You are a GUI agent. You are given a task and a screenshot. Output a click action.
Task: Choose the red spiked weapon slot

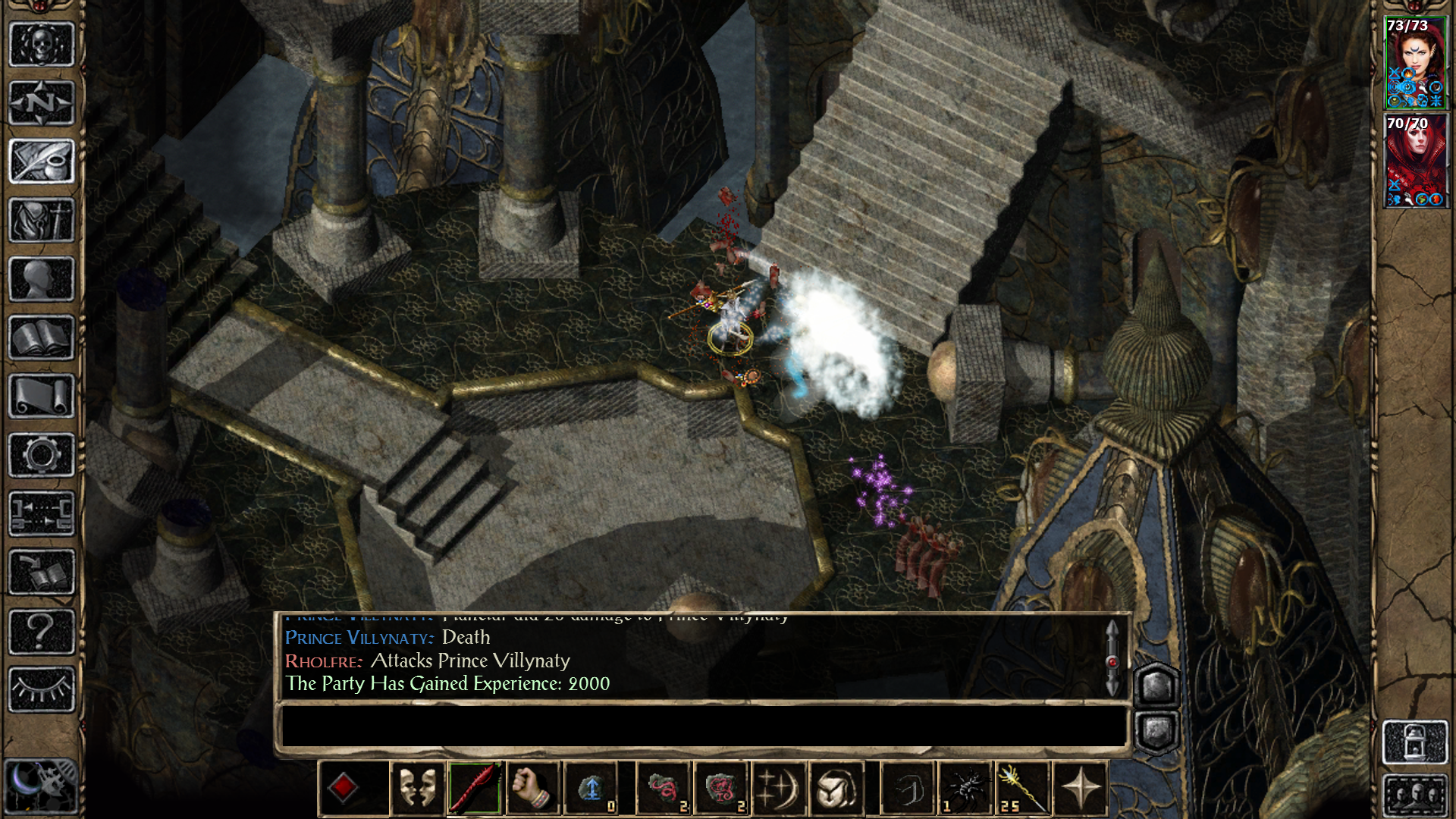475,789
